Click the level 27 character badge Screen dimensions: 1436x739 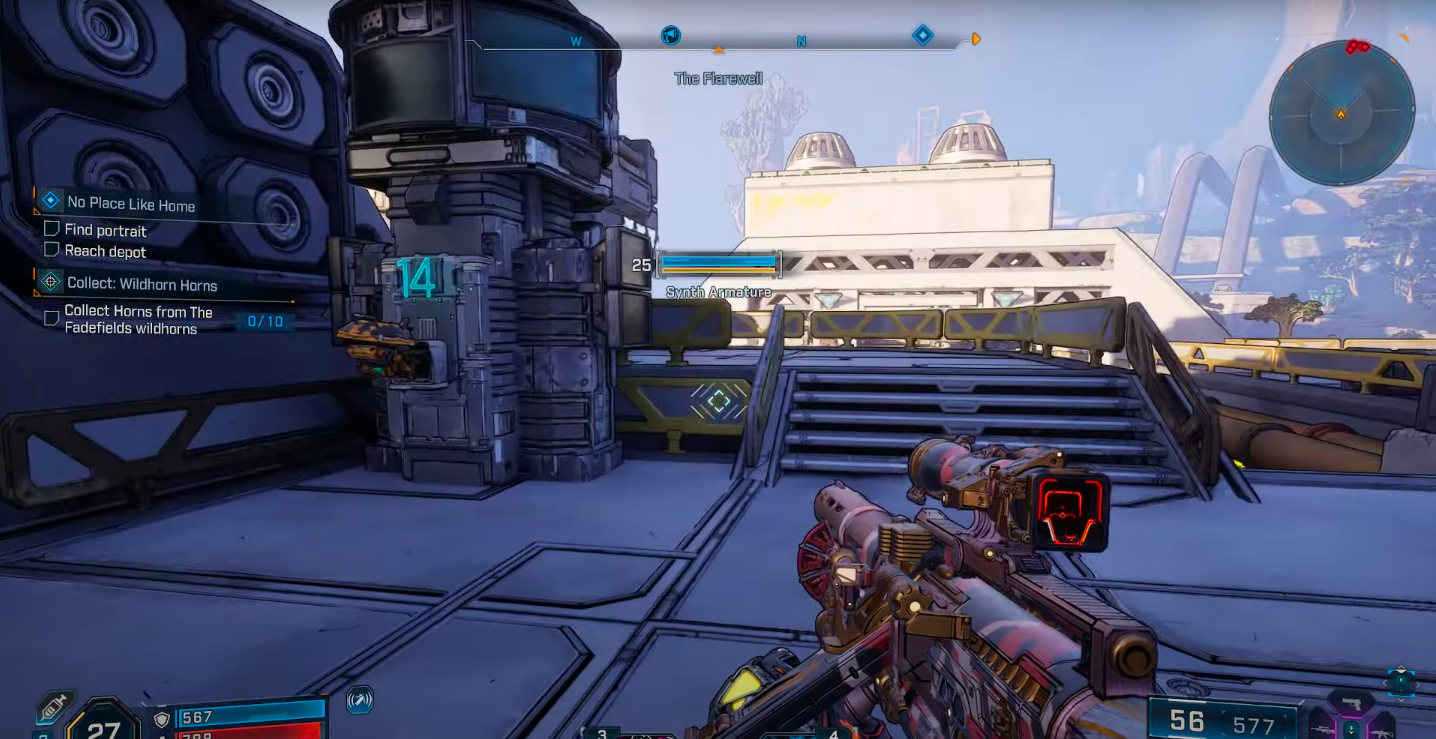tap(103, 725)
